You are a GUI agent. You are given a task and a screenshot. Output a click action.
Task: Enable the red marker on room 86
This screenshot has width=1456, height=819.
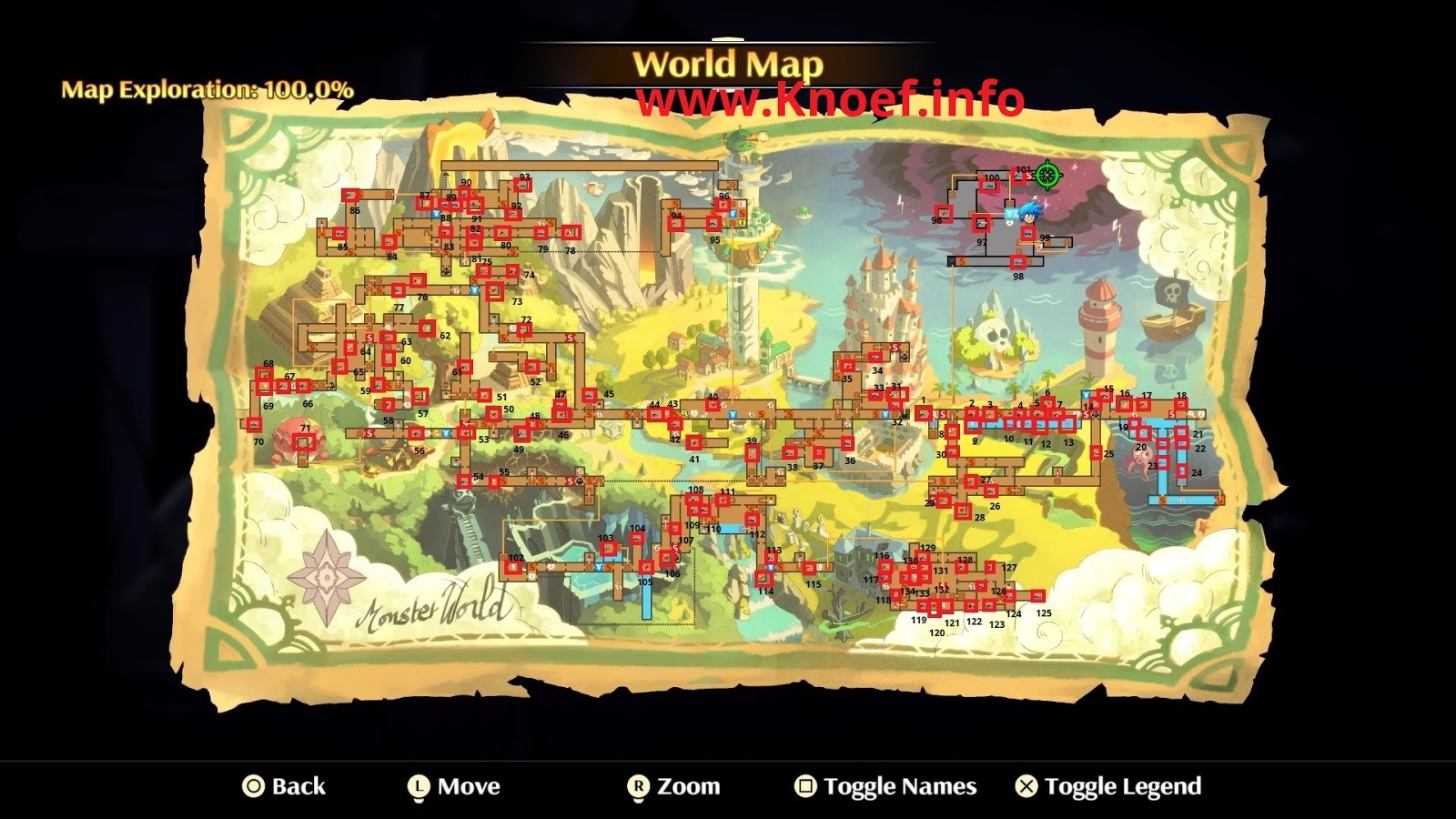(x=350, y=195)
